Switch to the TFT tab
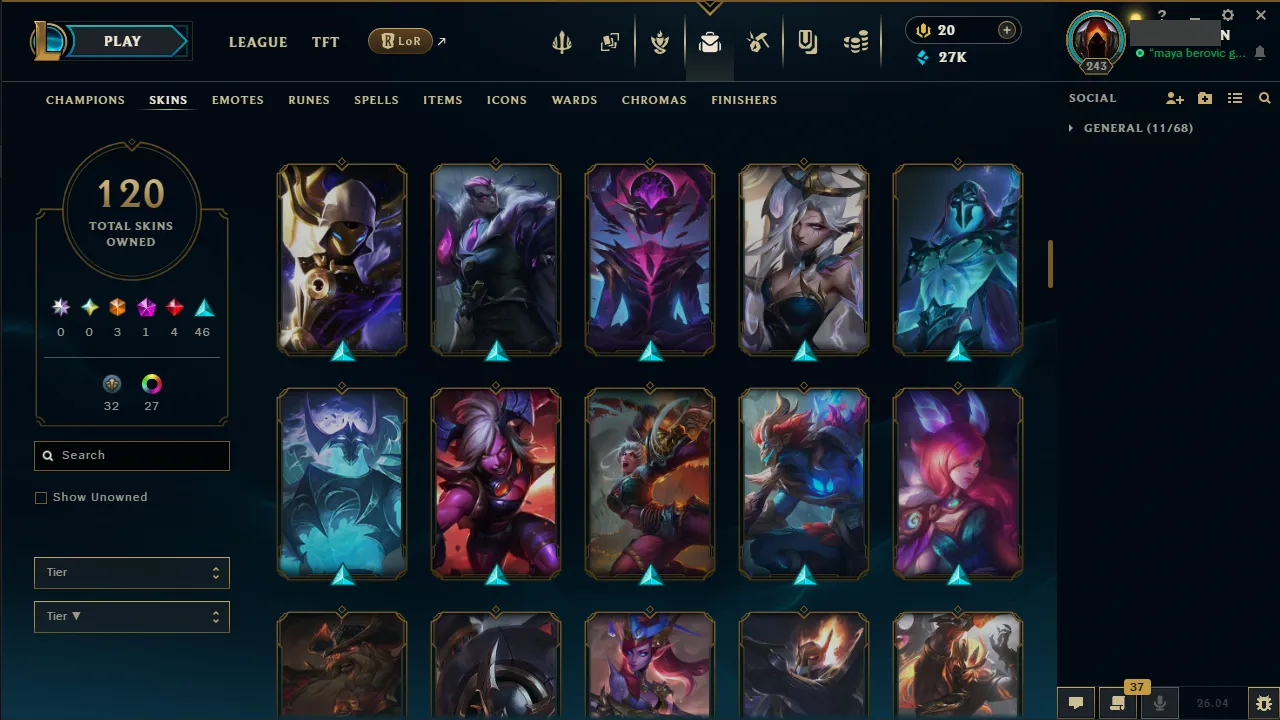Viewport: 1280px width, 720px height. (325, 42)
